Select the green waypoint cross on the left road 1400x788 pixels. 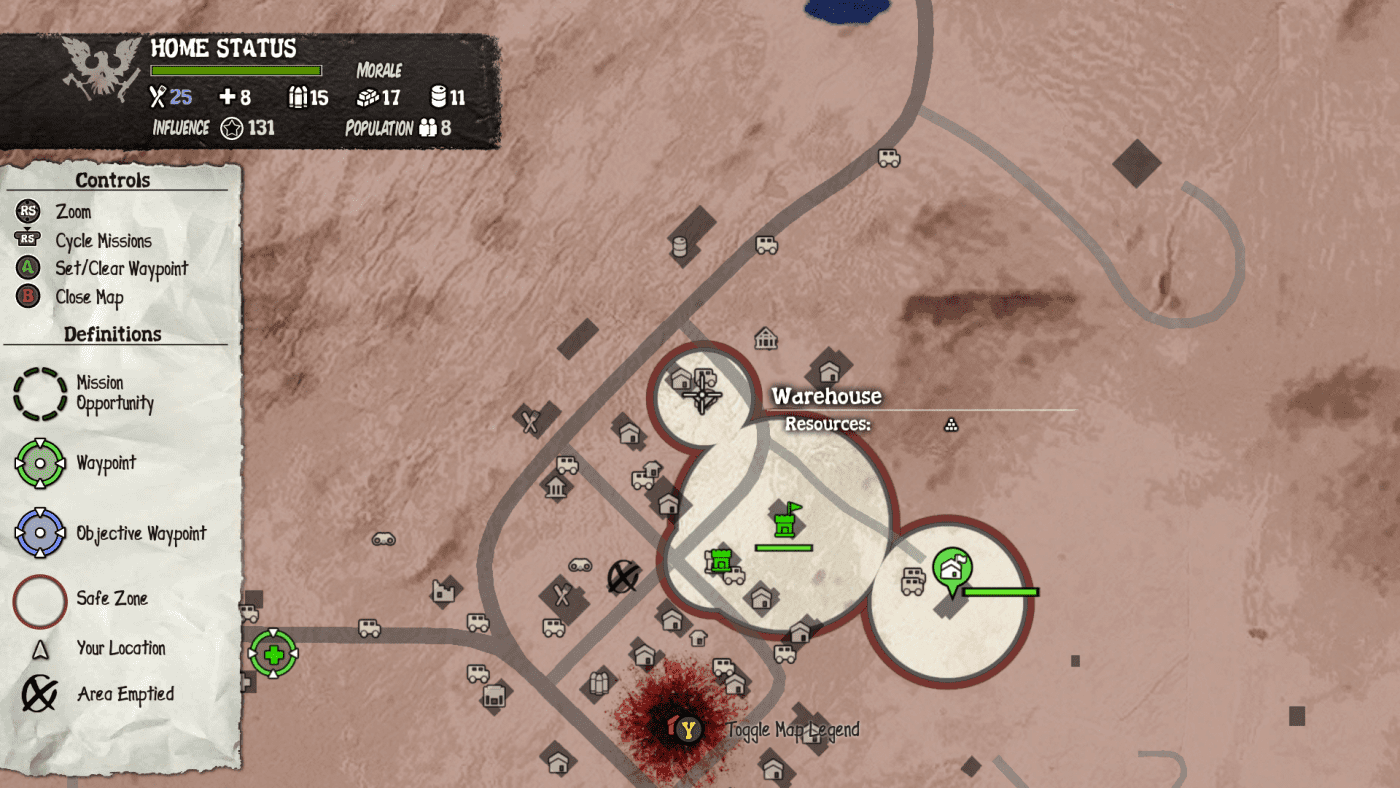click(273, 655)
